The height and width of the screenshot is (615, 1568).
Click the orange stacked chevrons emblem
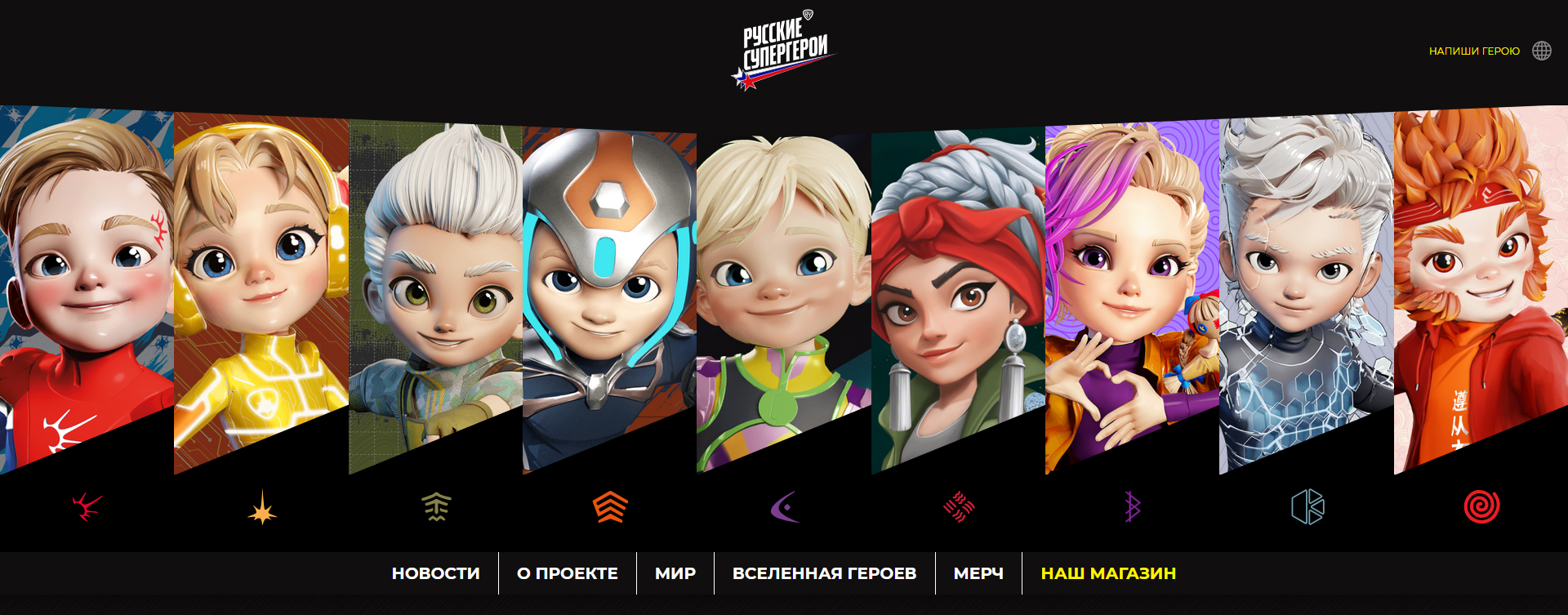point(610,507)
